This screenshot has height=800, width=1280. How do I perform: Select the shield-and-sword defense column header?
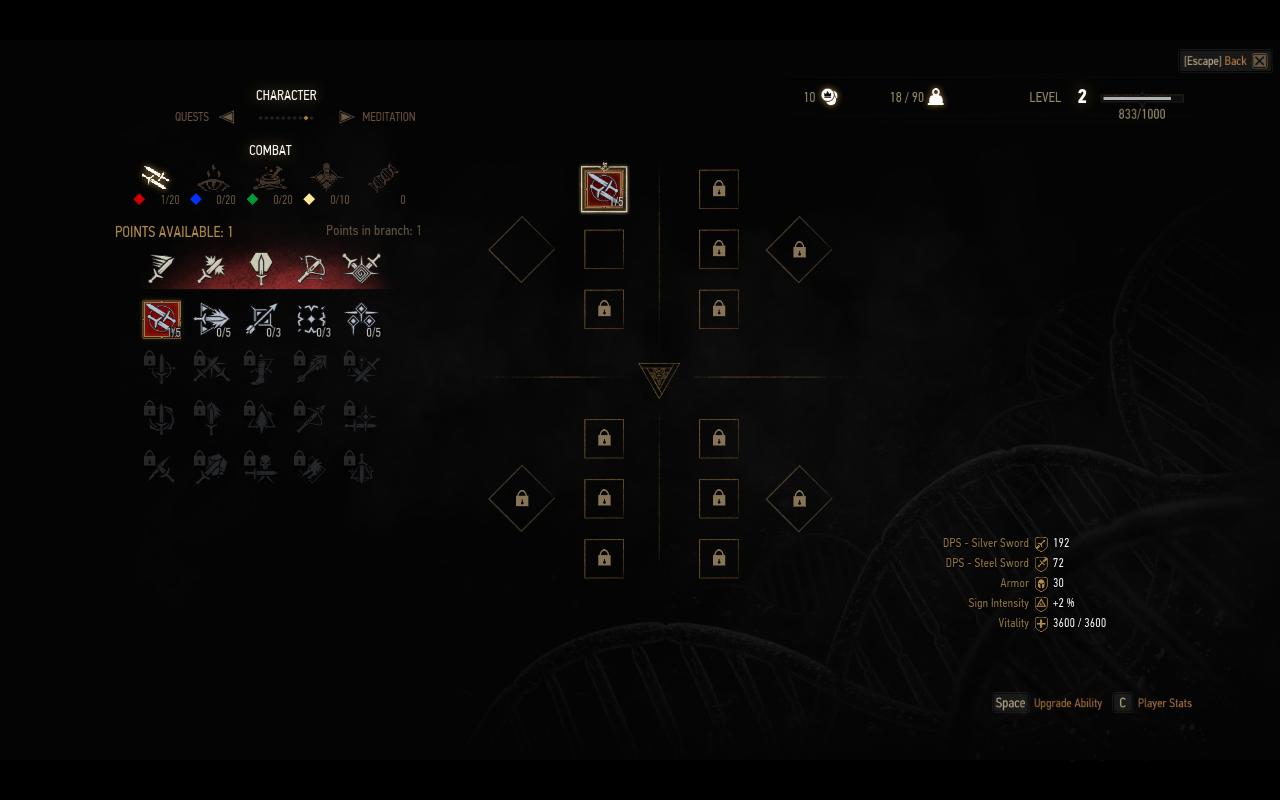tap(261, 267)
